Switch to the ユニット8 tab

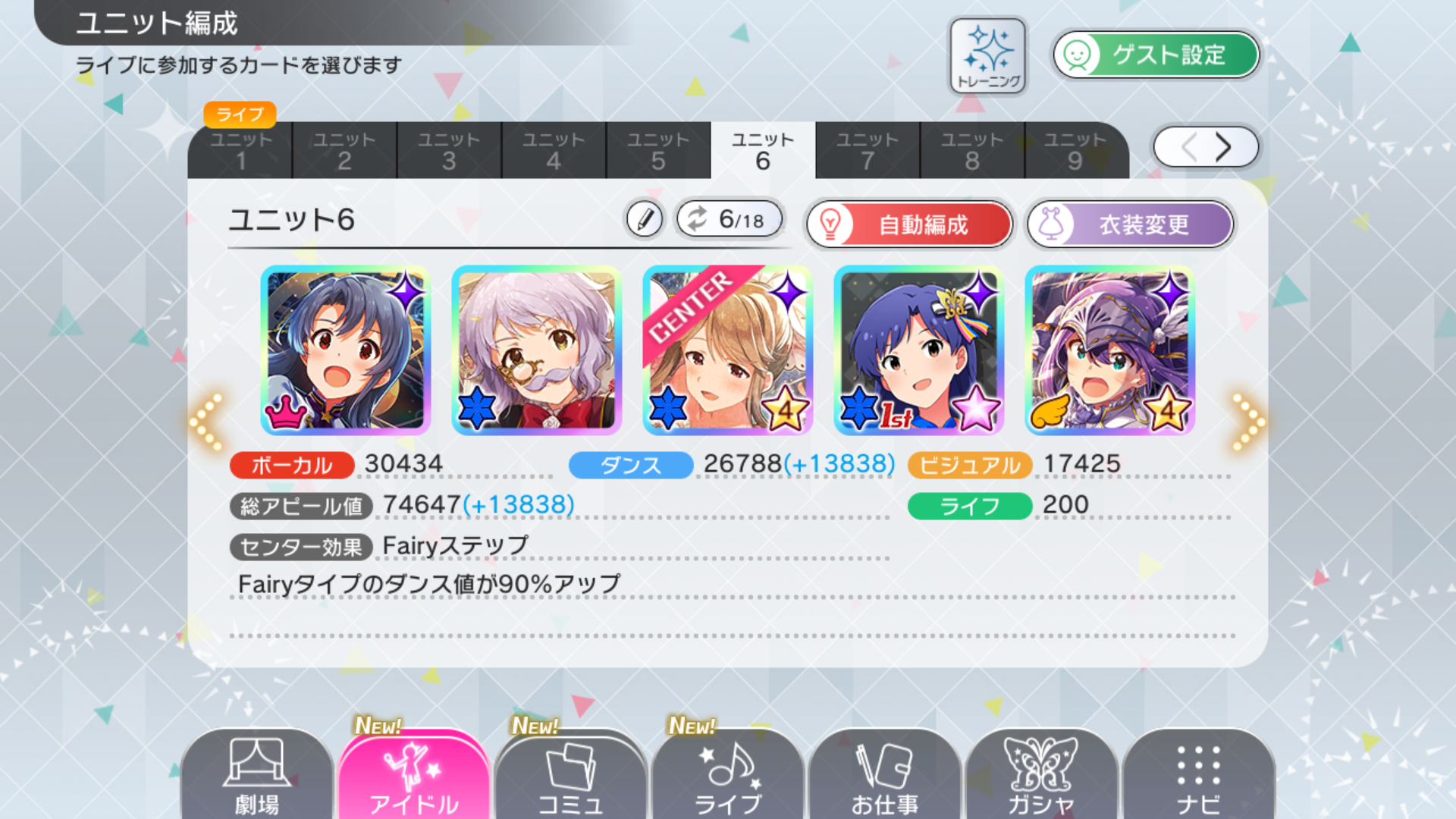[972, 150]
